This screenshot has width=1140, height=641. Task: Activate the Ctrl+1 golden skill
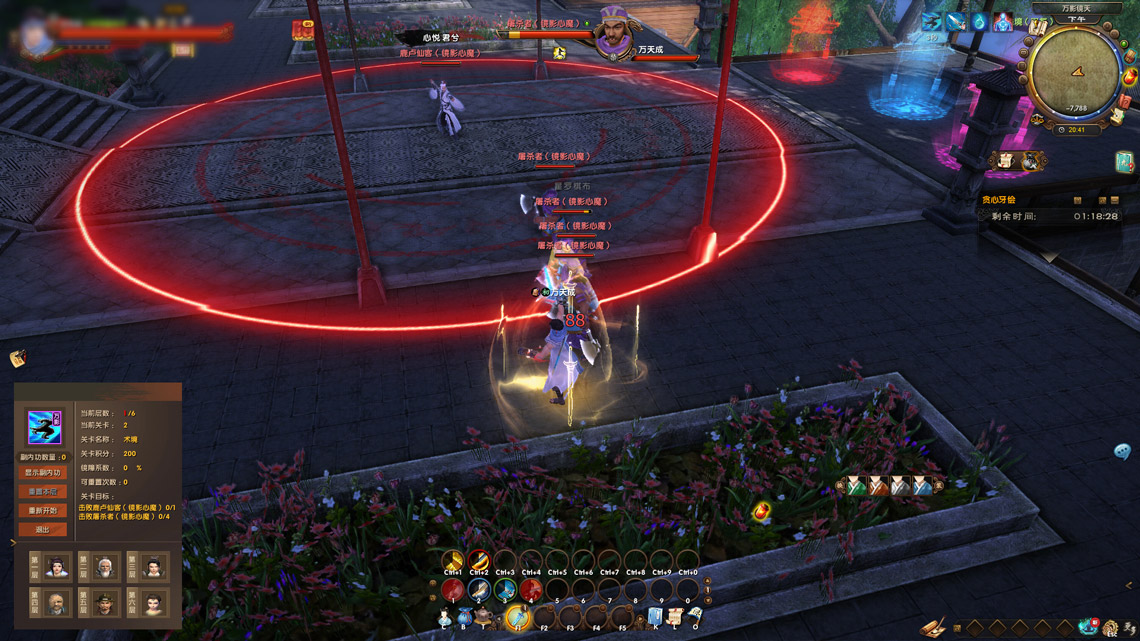click(453, 560)
